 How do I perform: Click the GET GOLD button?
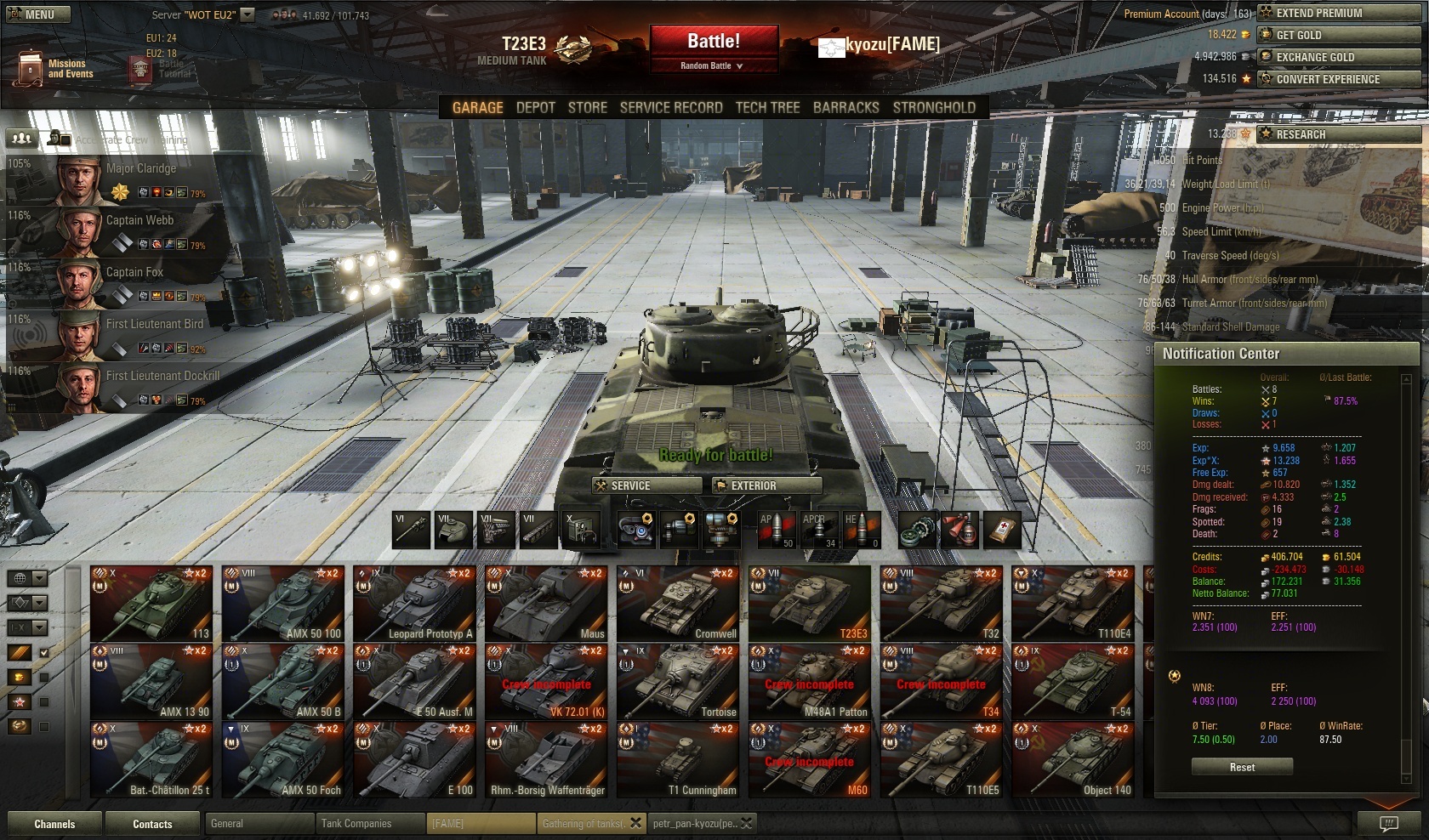click(1338, 35)
